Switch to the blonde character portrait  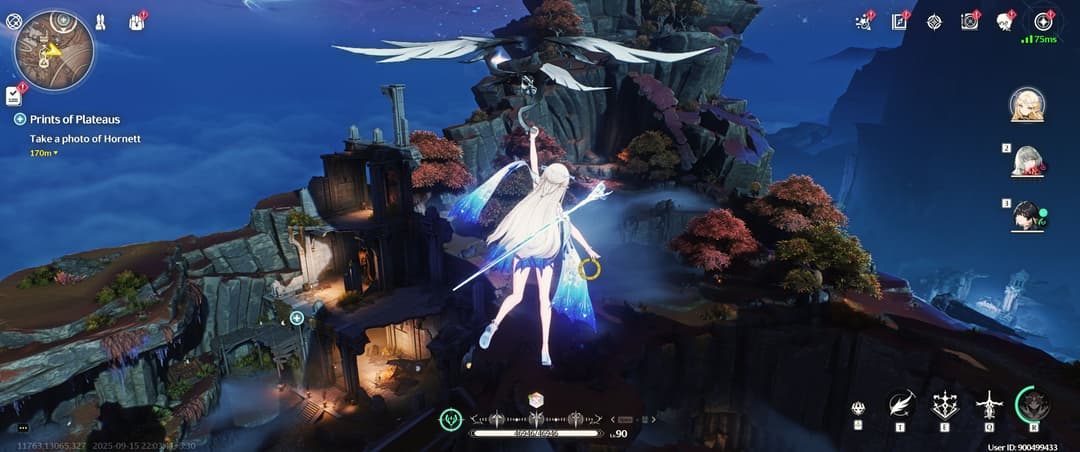(1027, 104)
